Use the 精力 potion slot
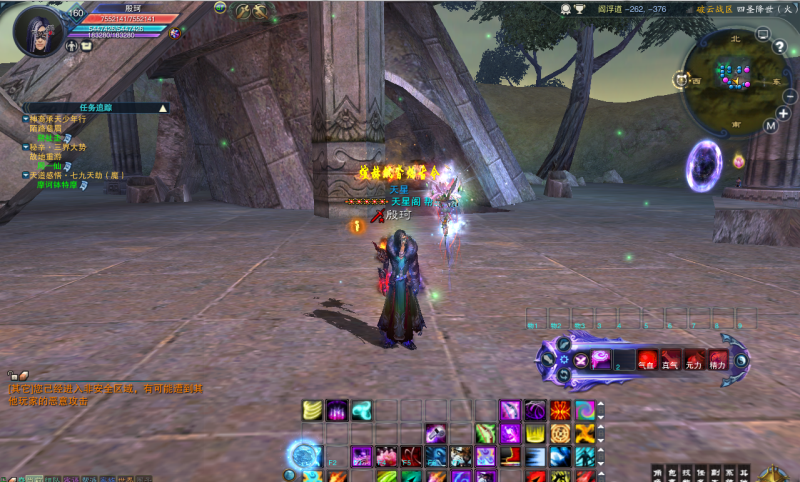Screen dimensions: 800x482 [718, 359]
